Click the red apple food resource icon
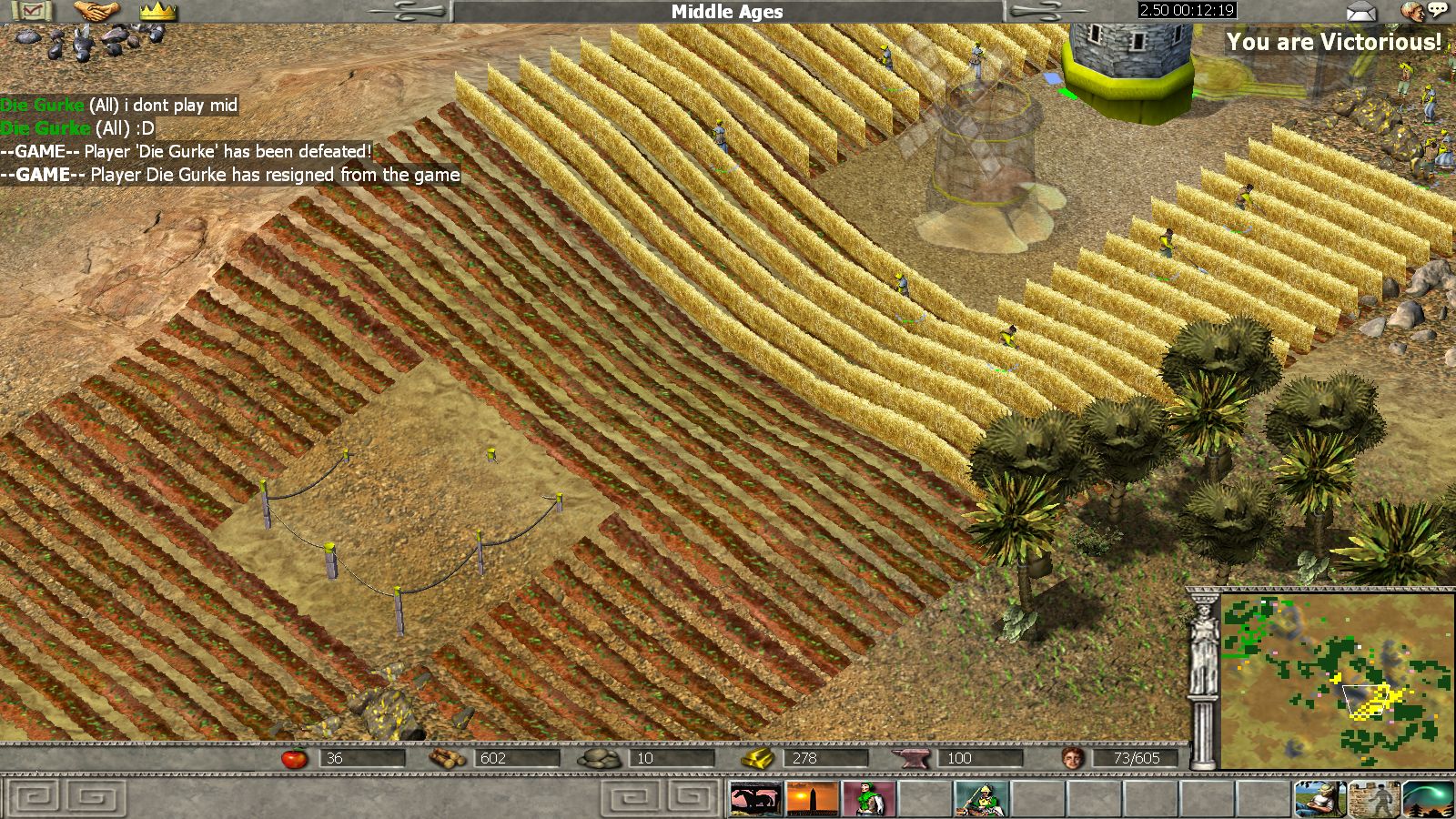This screenshot has width=1456, height=819. [294, 758]
